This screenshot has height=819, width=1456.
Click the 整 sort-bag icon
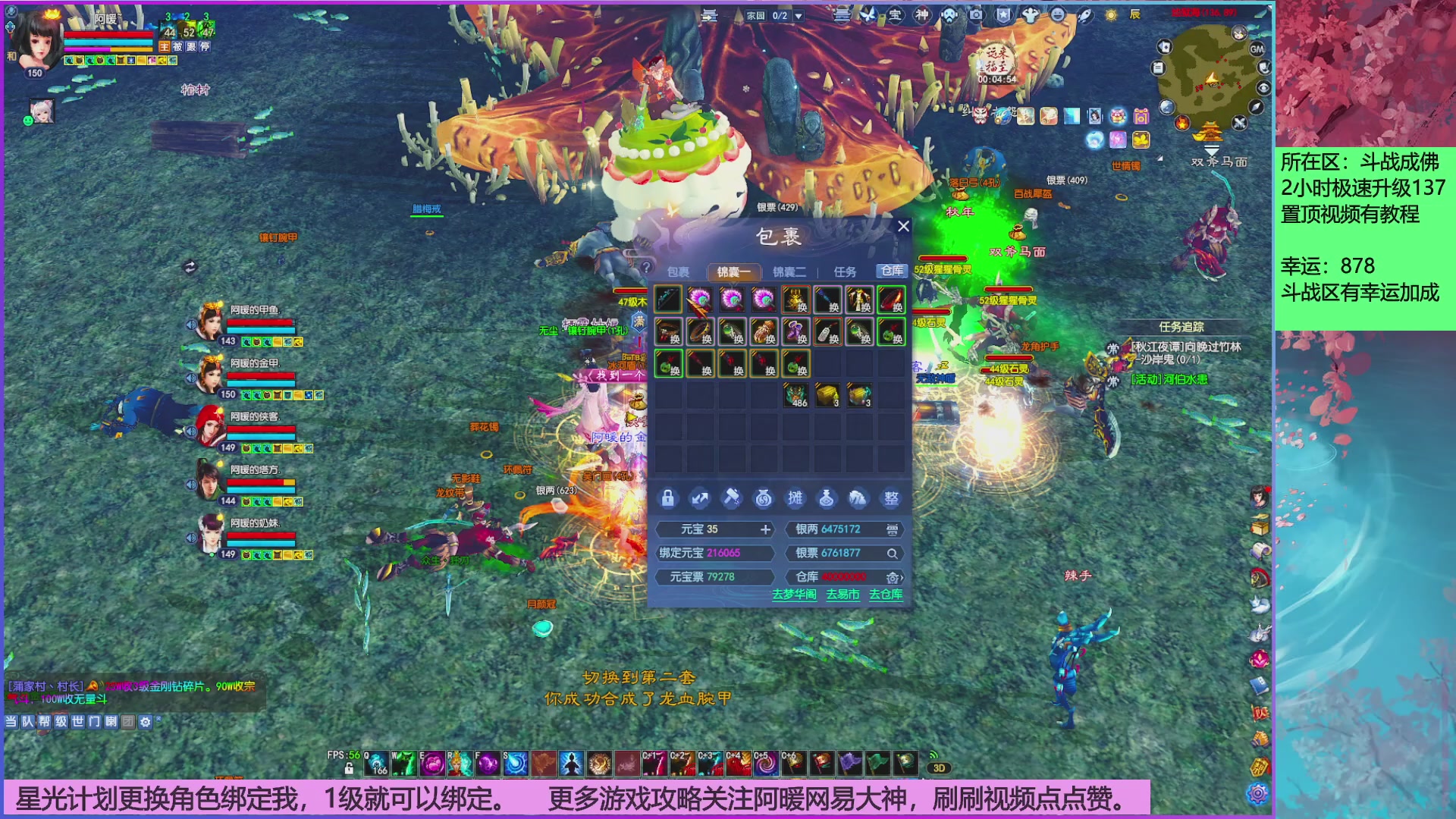point(890,497)
